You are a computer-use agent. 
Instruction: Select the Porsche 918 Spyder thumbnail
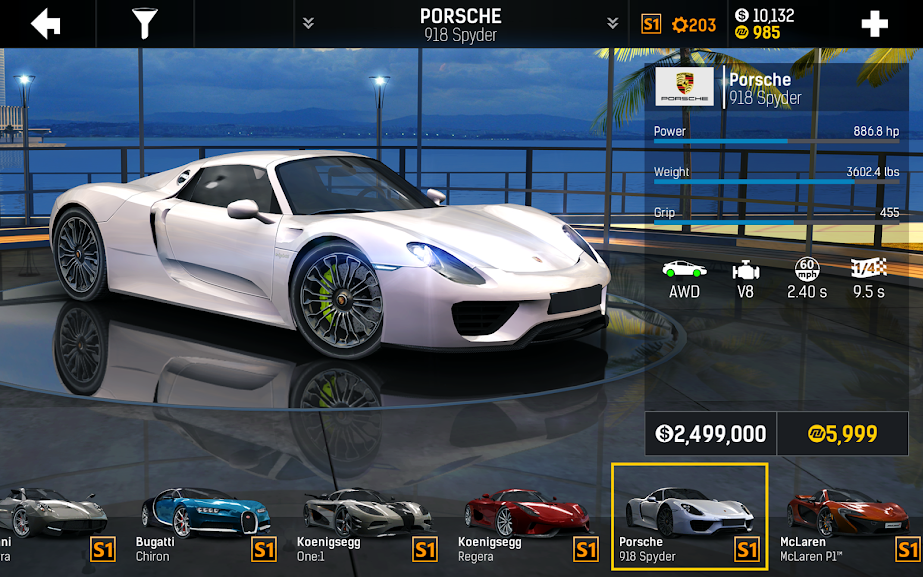(x=689, y=514)
